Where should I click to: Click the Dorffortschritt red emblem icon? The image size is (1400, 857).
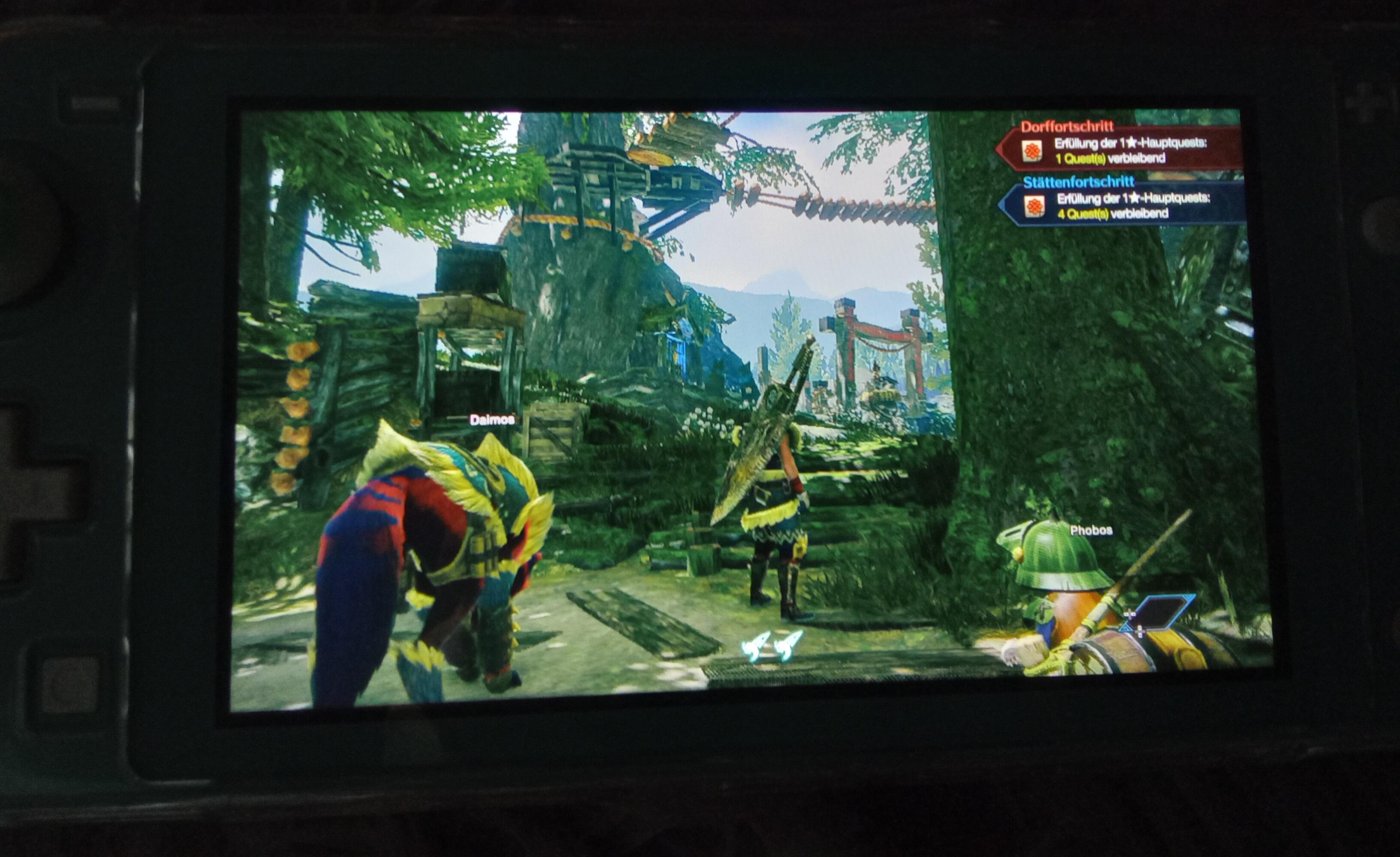point(1032,151)
